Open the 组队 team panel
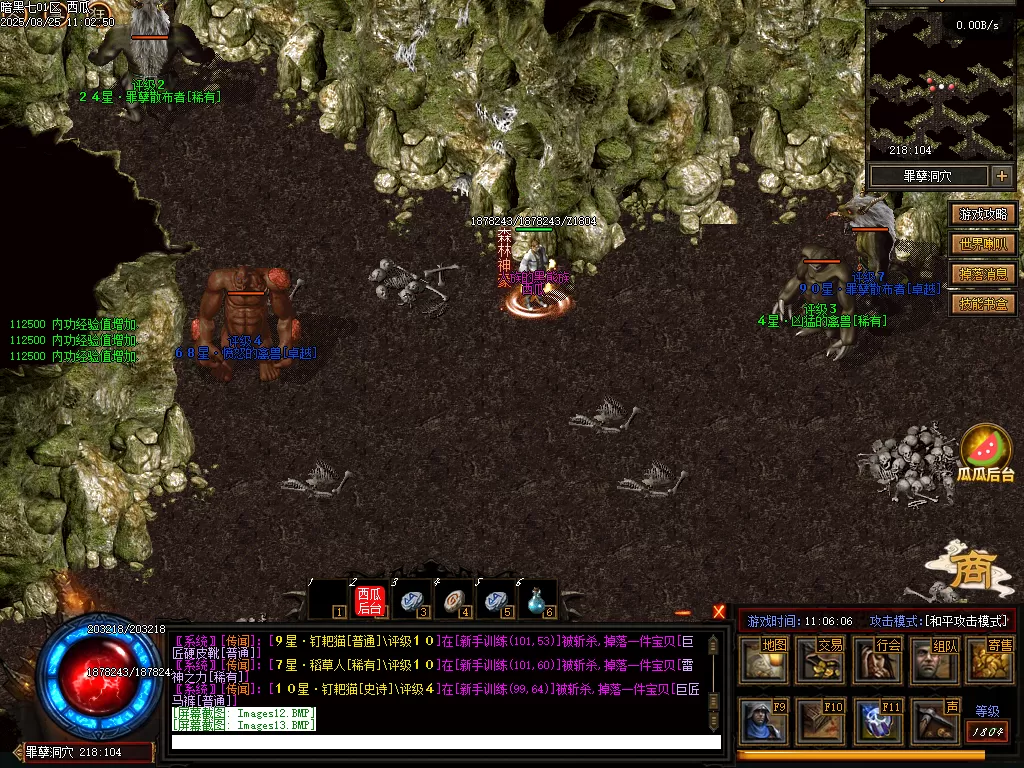The image size is (1024, 768). (x=934, y=660)
